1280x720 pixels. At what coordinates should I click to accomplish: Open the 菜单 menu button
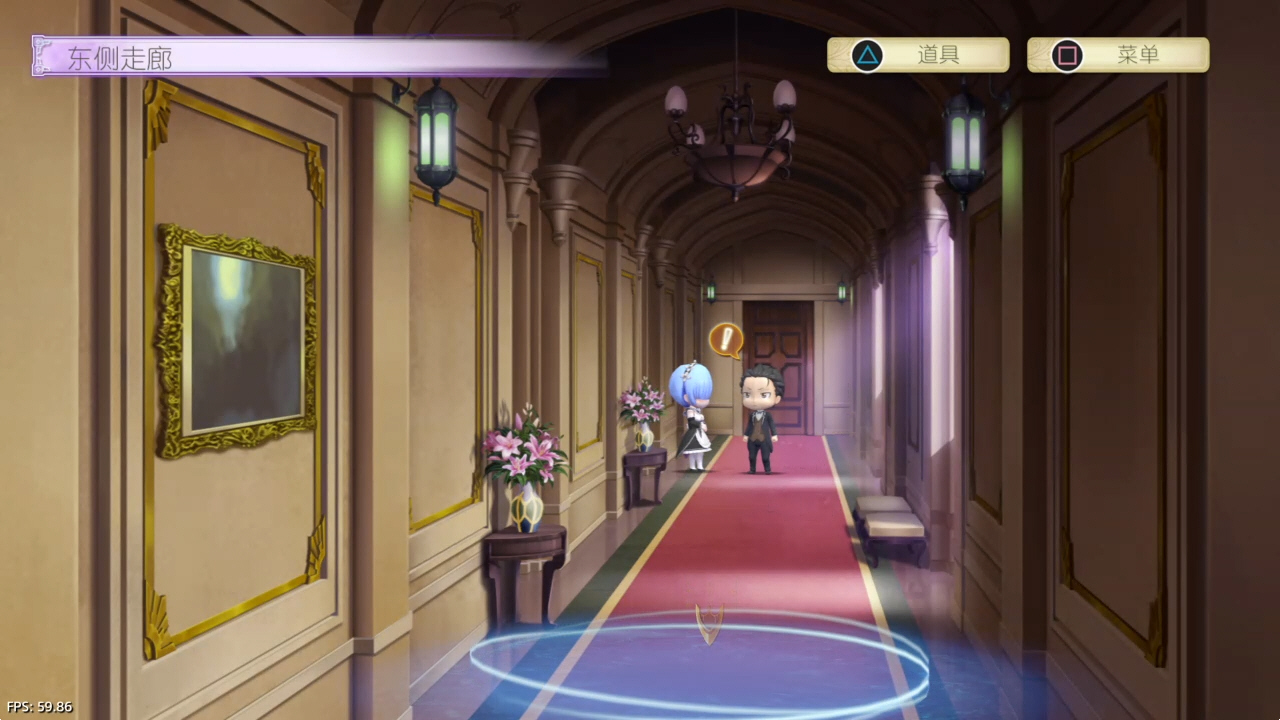click(x=1117, y=55)
